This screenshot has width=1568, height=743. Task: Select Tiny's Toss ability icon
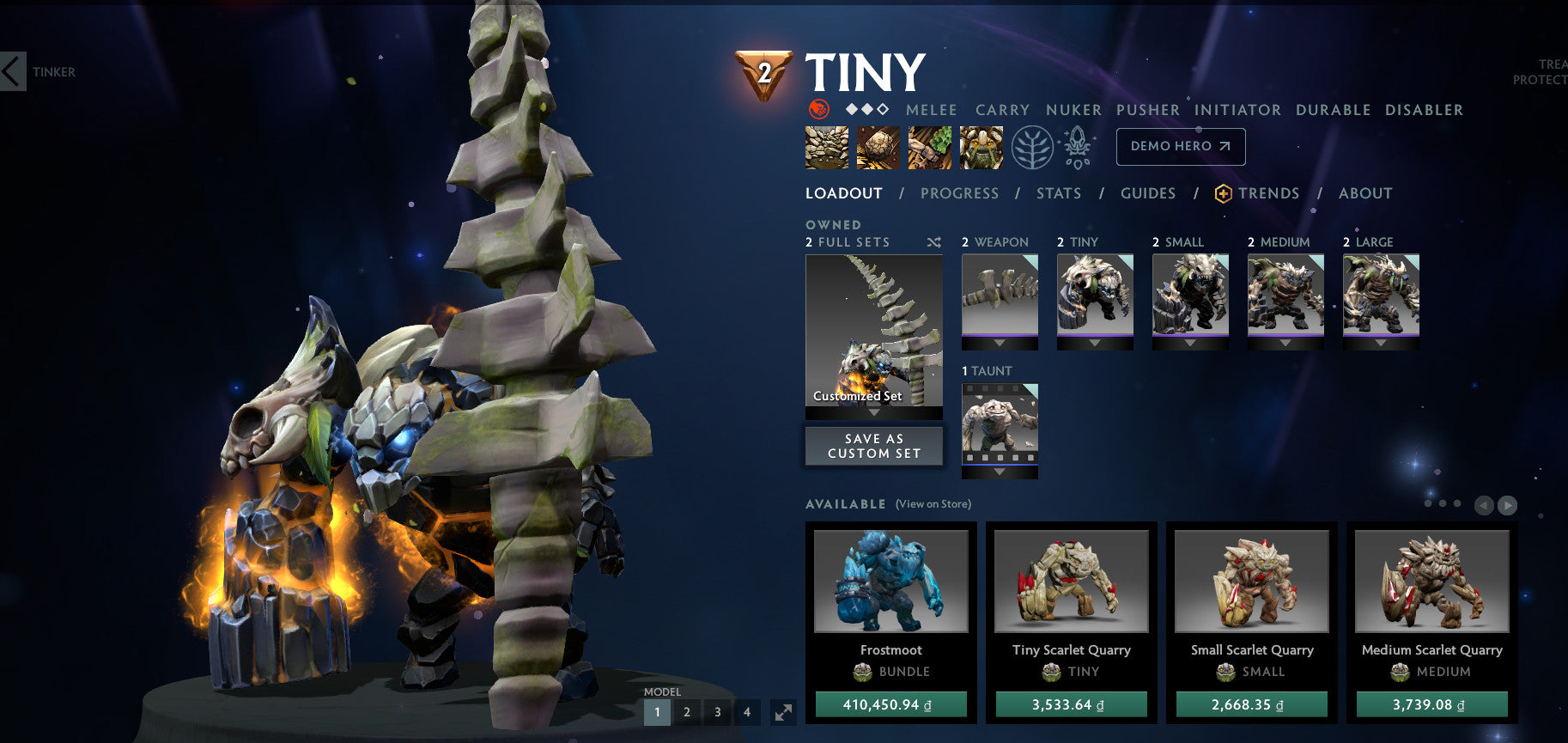pyautogui.click(x=878, y=147)
